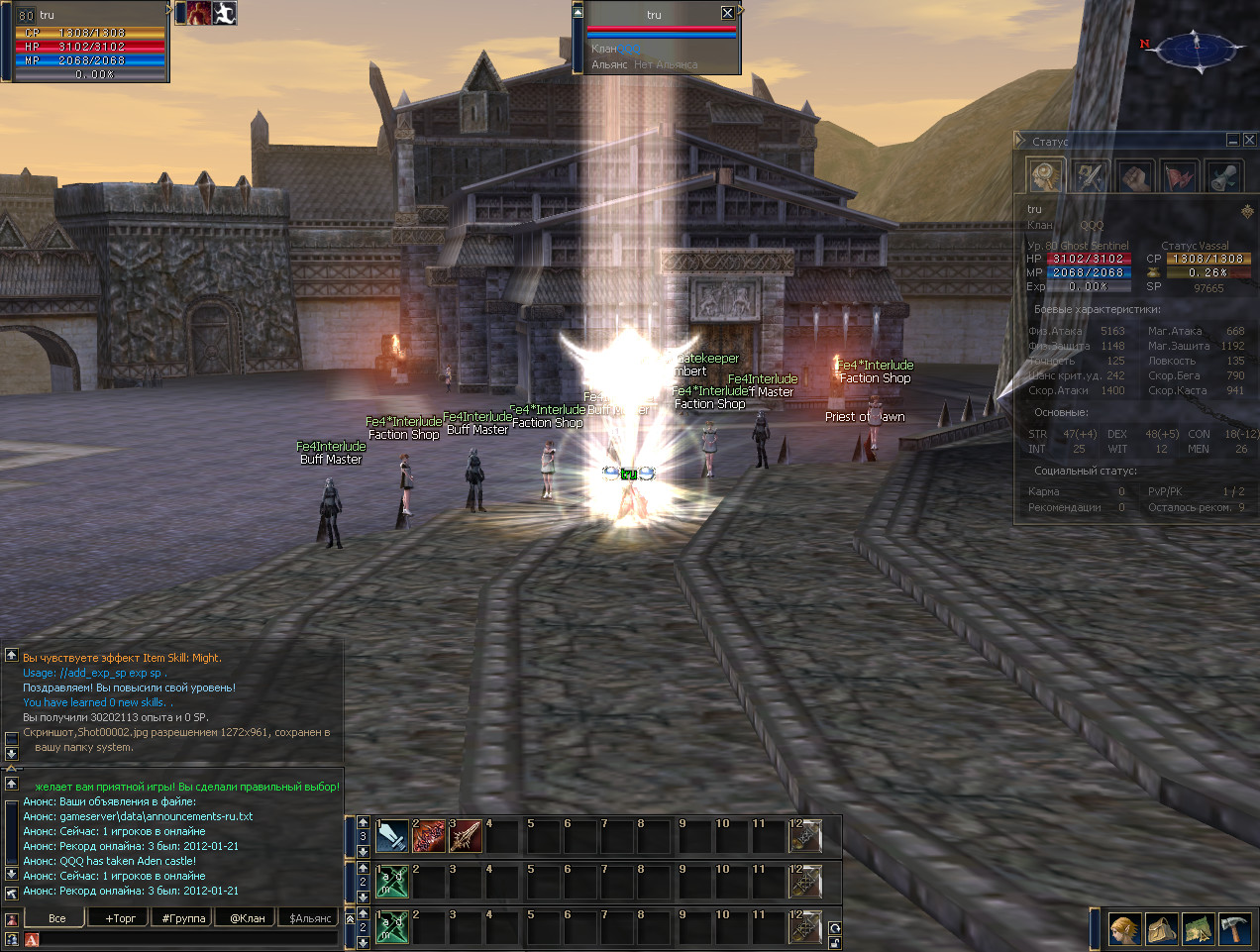The height and width of the screenshot is (952, 1260).
Task: Open the system menu hammer icon
Action: [x=1234, y=930]
